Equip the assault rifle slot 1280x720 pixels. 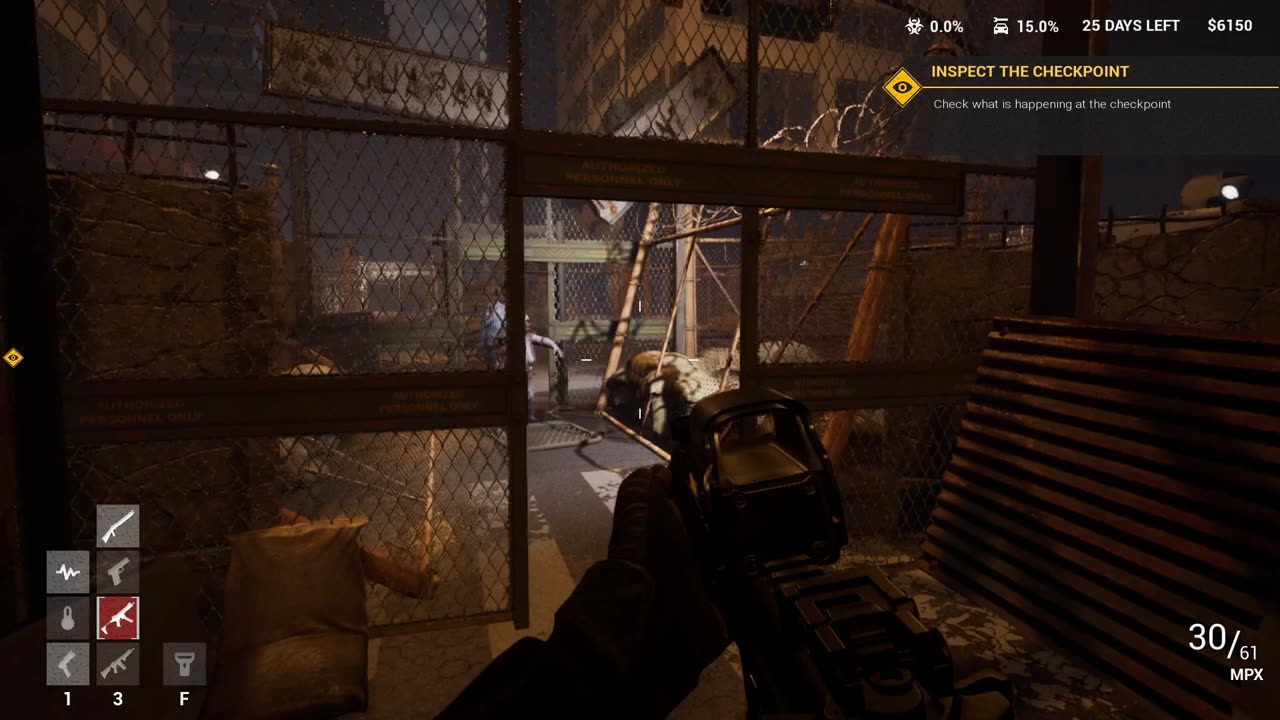(118, 664)
